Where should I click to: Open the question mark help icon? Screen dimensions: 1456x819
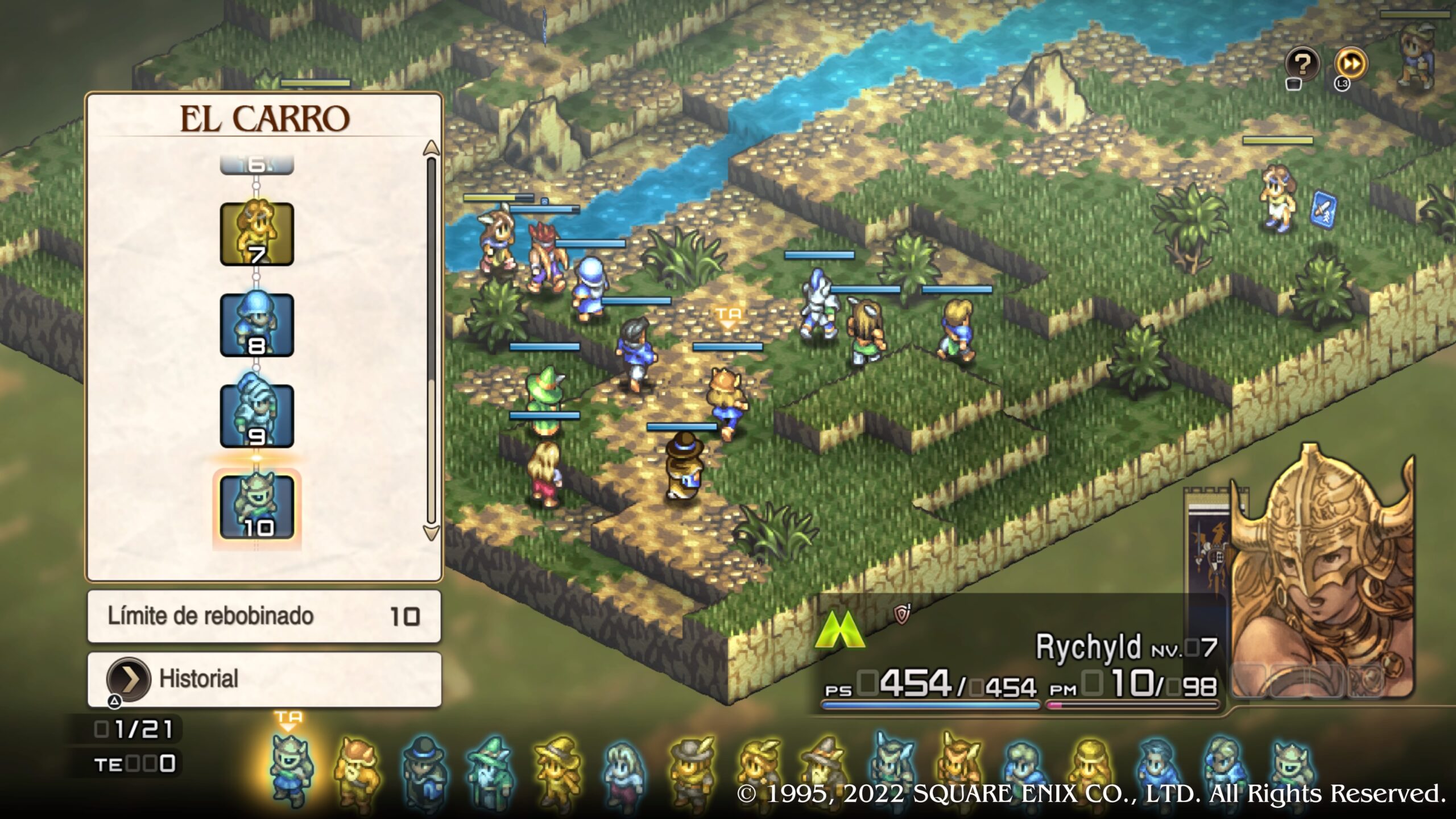pos(1302,64)
